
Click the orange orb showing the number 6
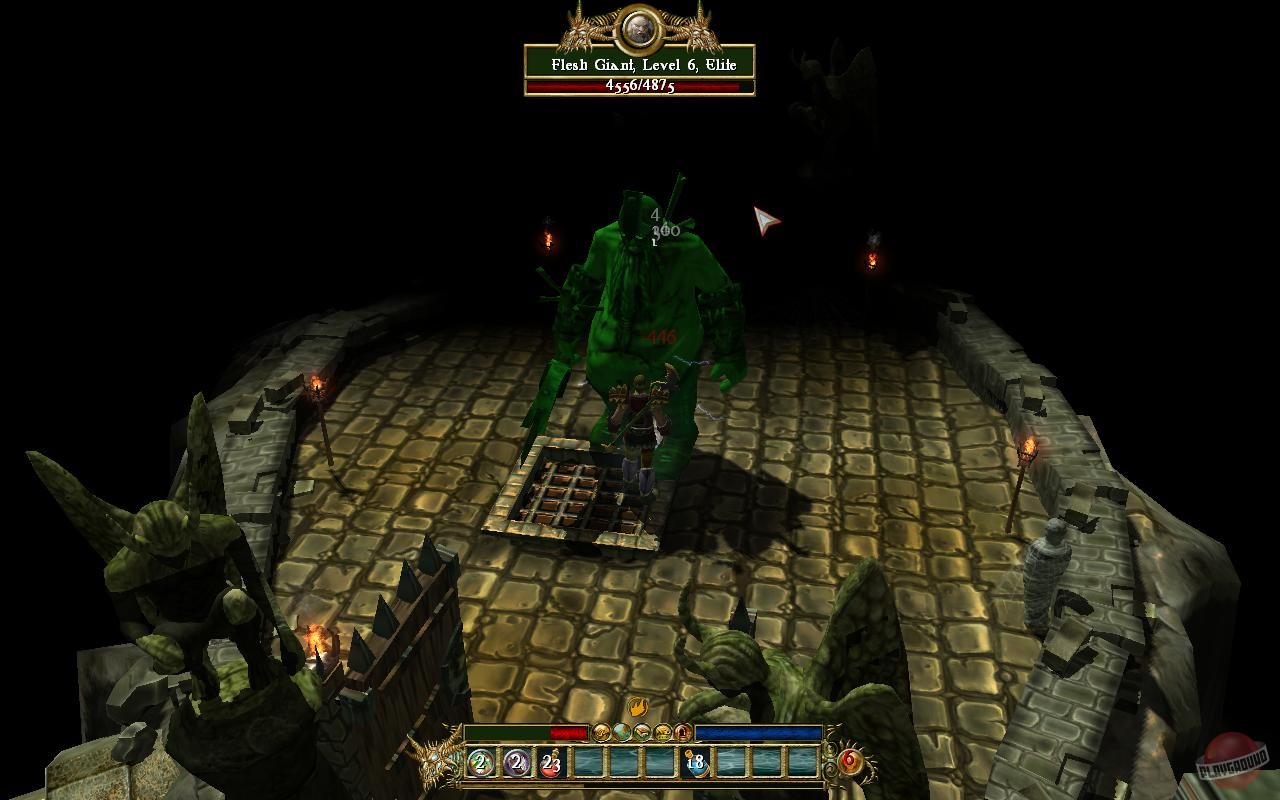tap(849, 760)
